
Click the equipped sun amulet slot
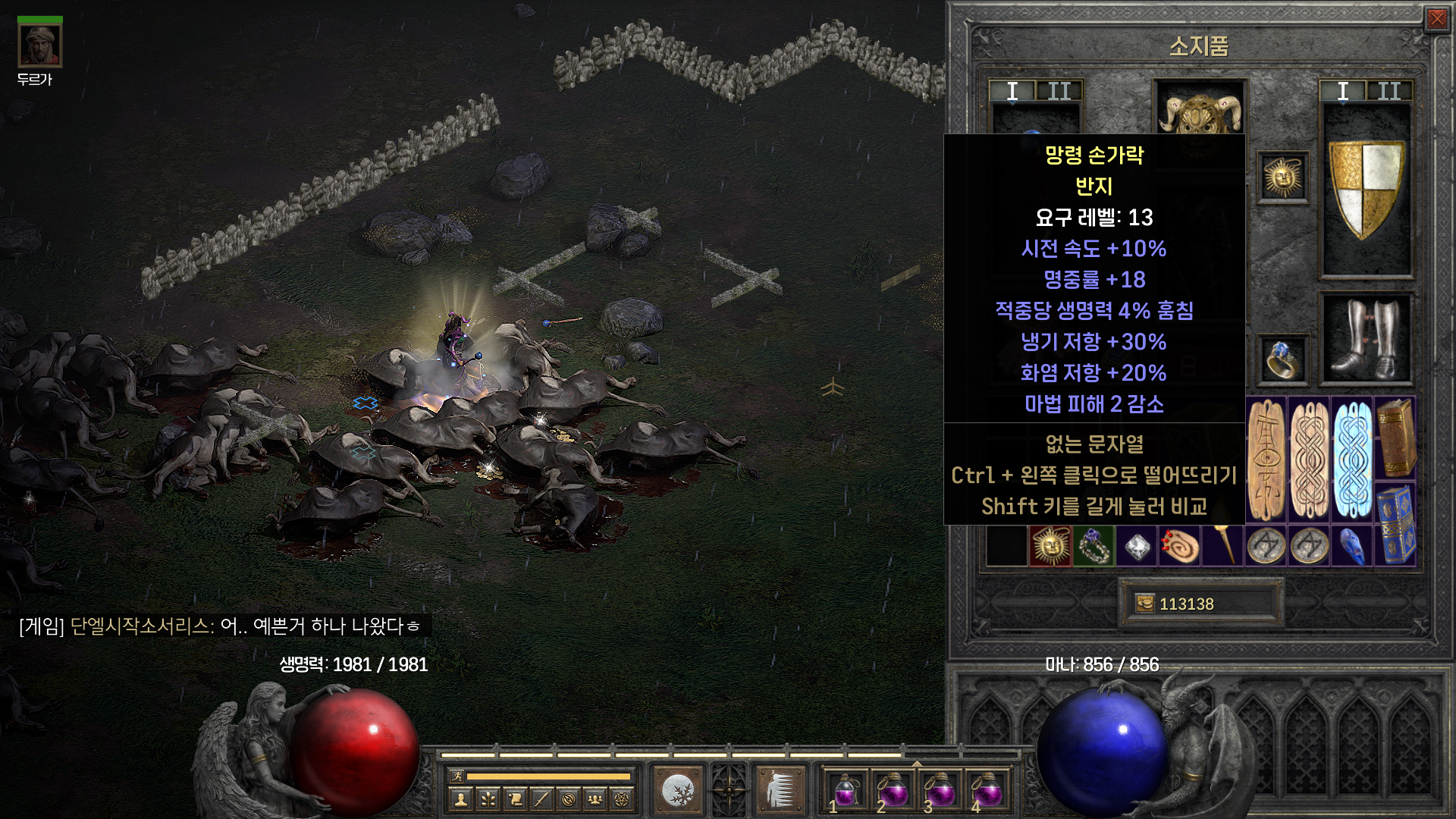(x=1282, y=178)
